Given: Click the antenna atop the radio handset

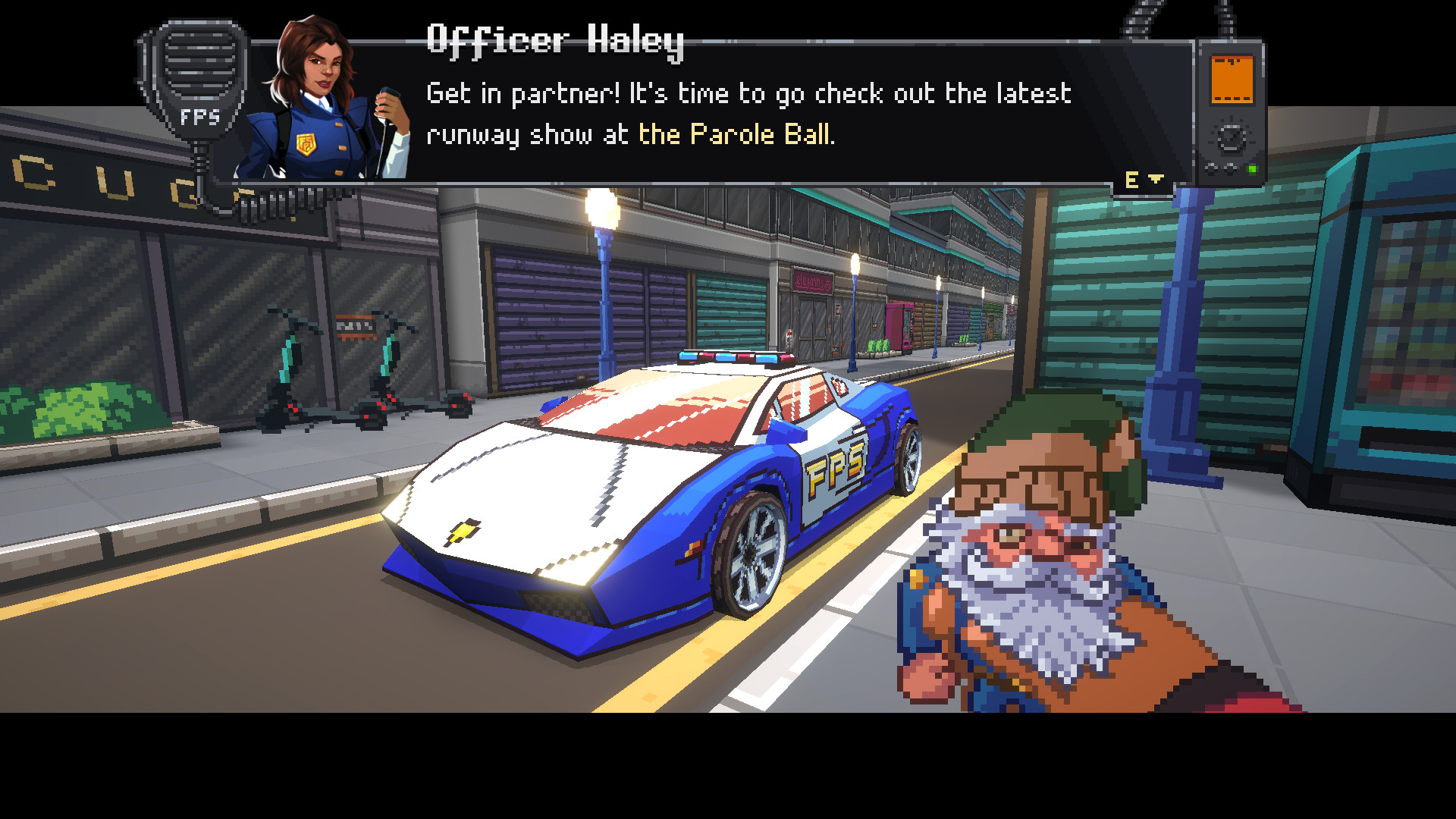Looking at the screenshot, I should [1225, 19].
